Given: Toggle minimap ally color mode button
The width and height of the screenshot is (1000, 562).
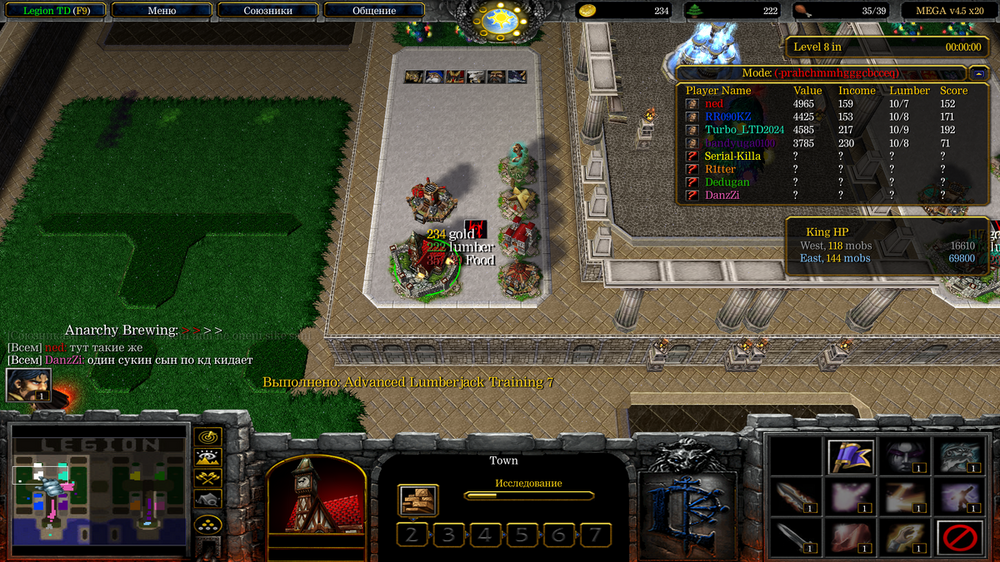Looking at the screenshot, I should pyautogui.click(x=209, y=480).
